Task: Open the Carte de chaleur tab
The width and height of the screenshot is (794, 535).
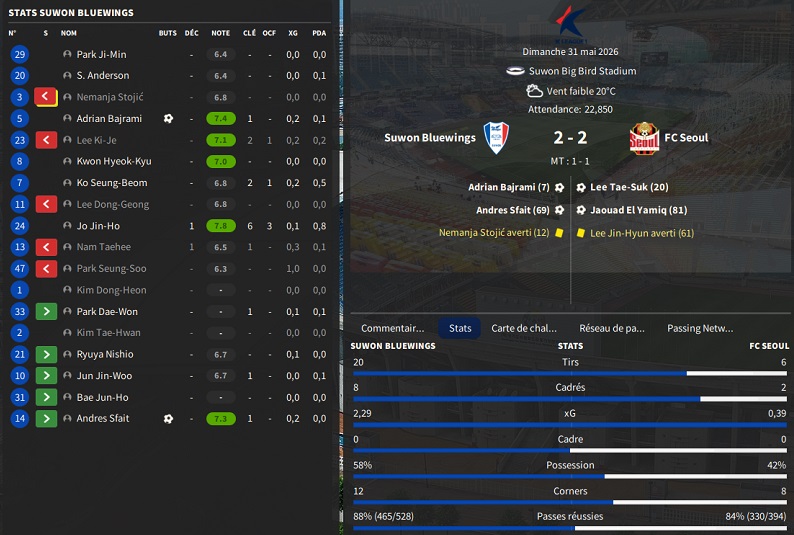Action: click(x=524, y=328)
